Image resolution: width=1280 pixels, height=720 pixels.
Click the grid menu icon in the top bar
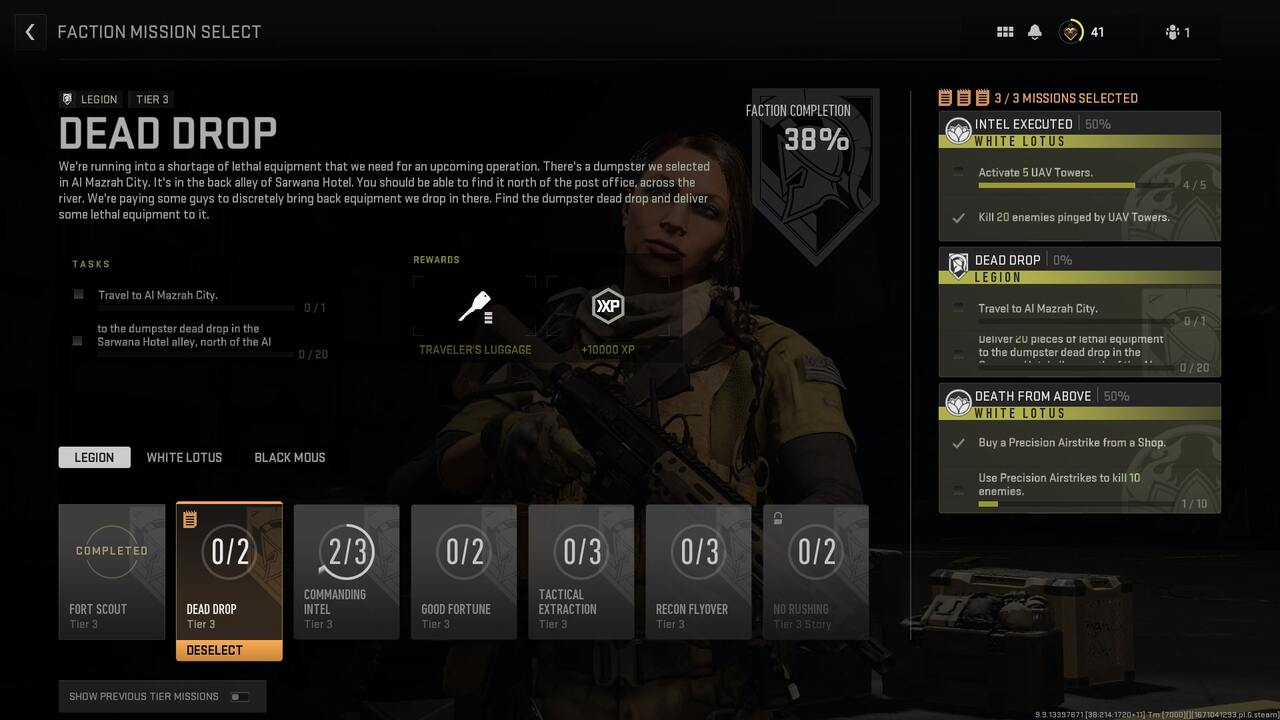coord(1004,31)
